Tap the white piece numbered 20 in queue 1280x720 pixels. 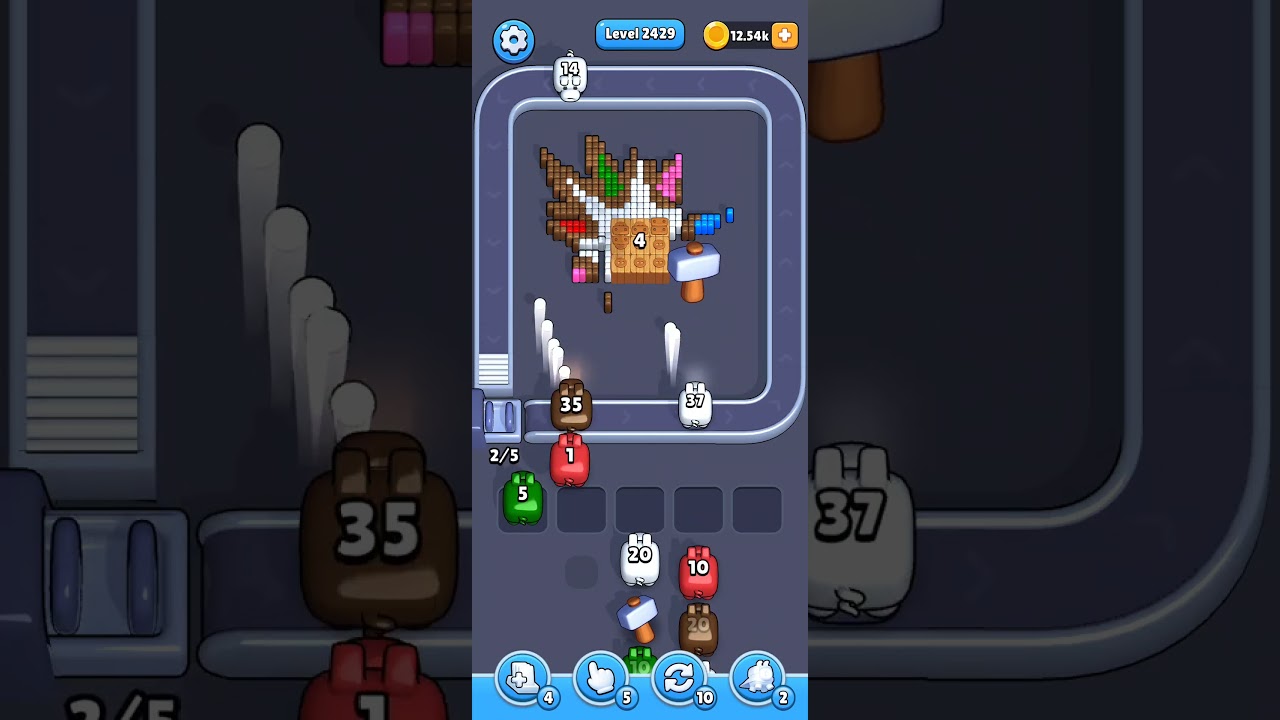coord(639,557)
